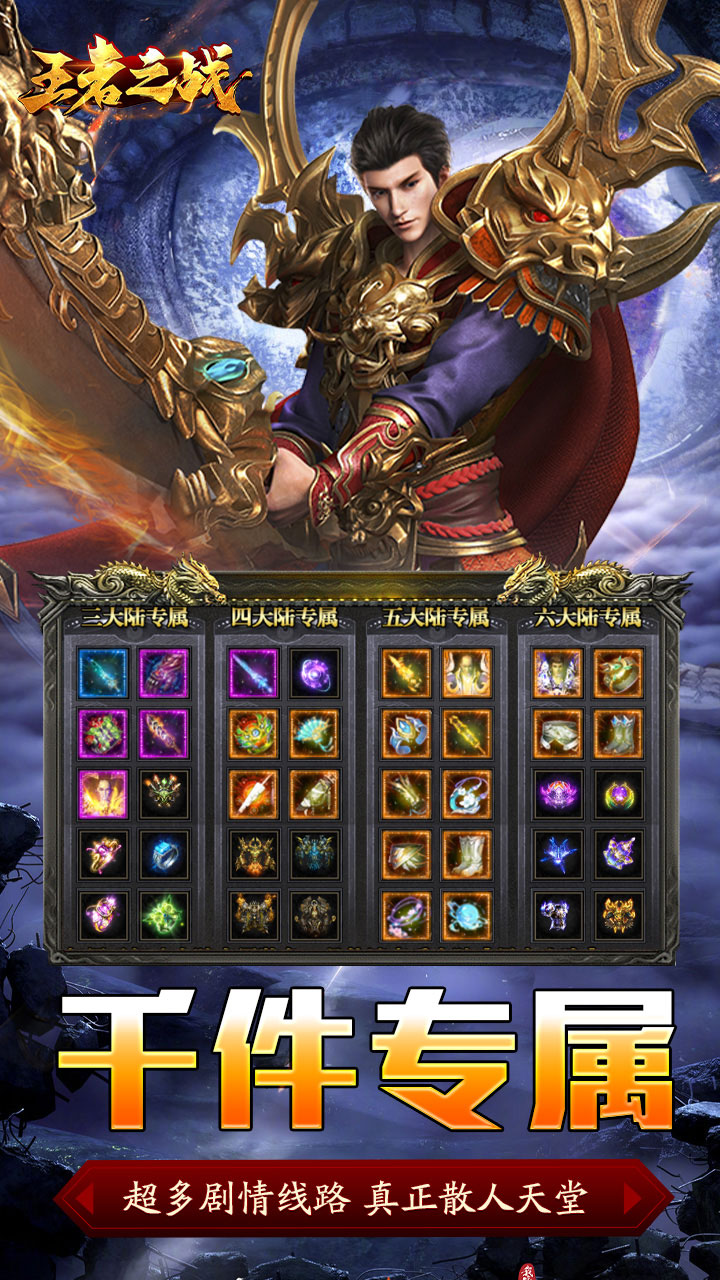Select the turquoise feathered fan item
720x1280 pixels.
coord(315,733)
